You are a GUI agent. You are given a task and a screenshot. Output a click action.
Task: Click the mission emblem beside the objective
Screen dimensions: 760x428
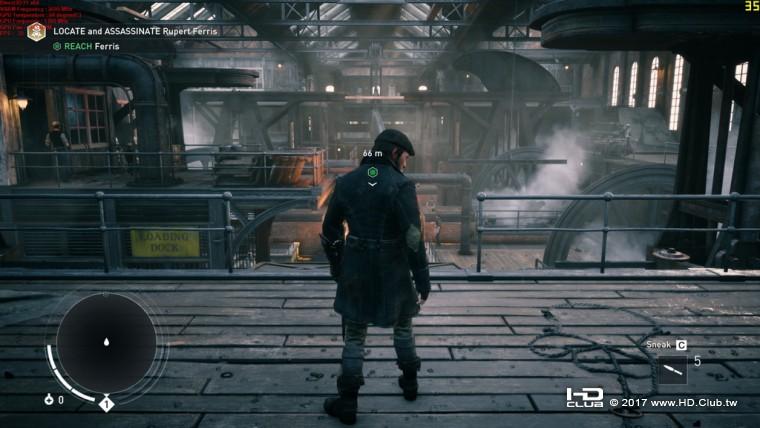(x=36, y=32)
